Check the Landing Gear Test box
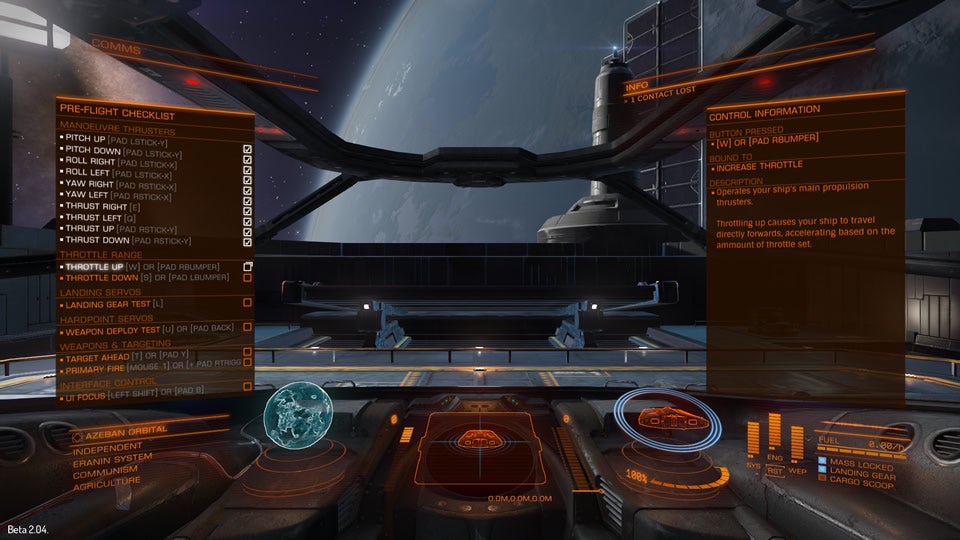The width and height of the screenshot is (960, 540). [x=247, y=302]
